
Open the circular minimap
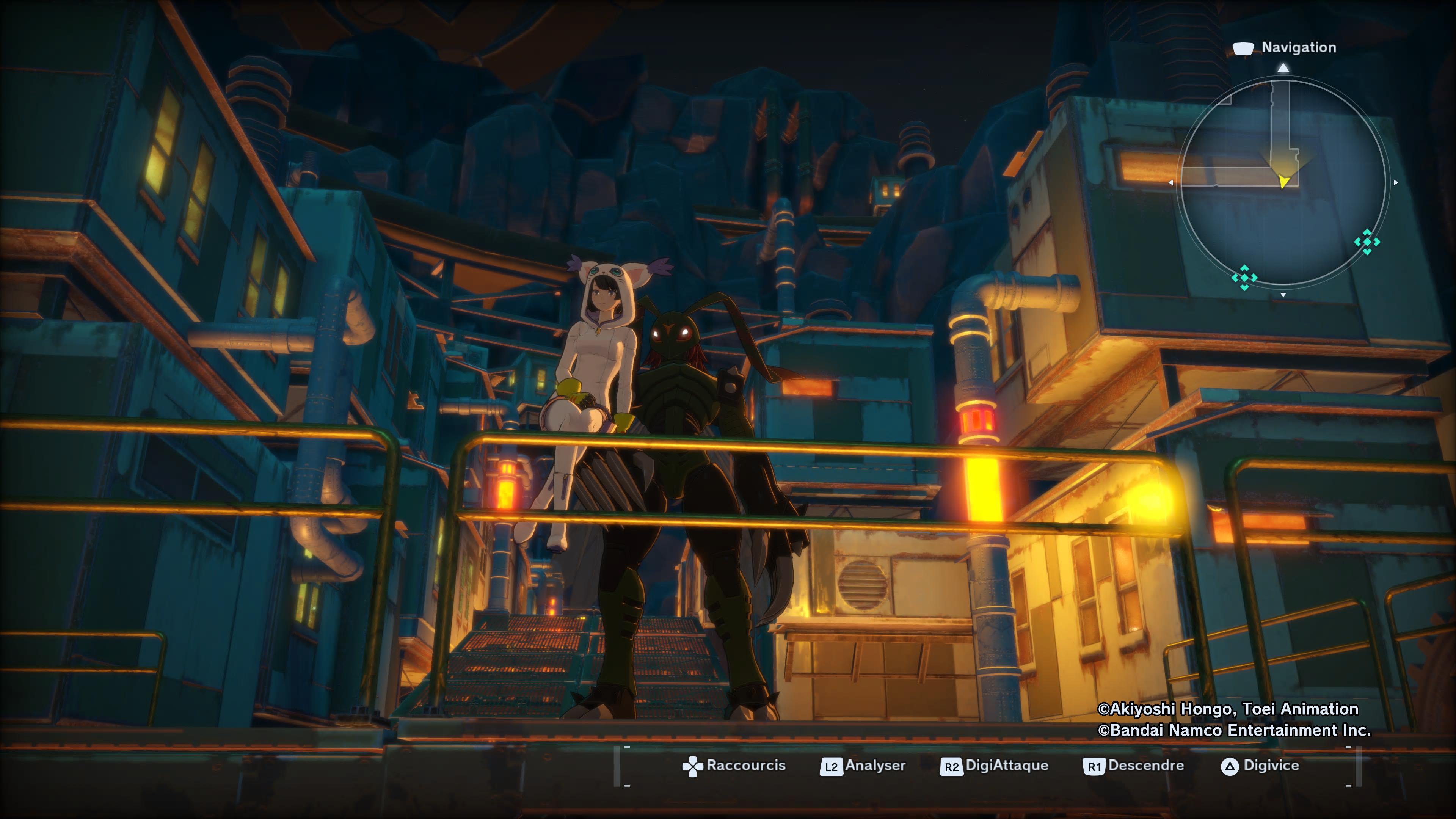coord(1282,182)
